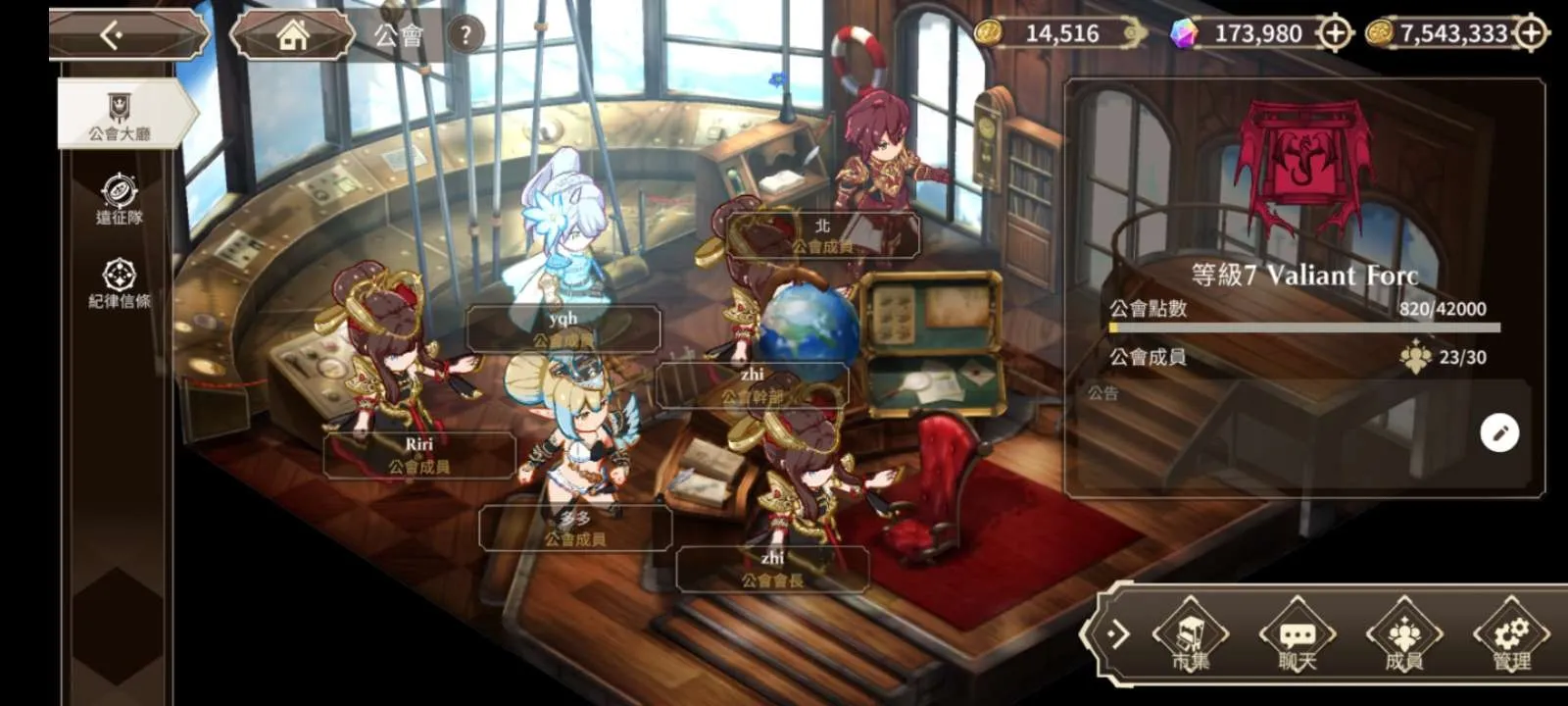Add more gold coins with plus button

point(1531,33)
